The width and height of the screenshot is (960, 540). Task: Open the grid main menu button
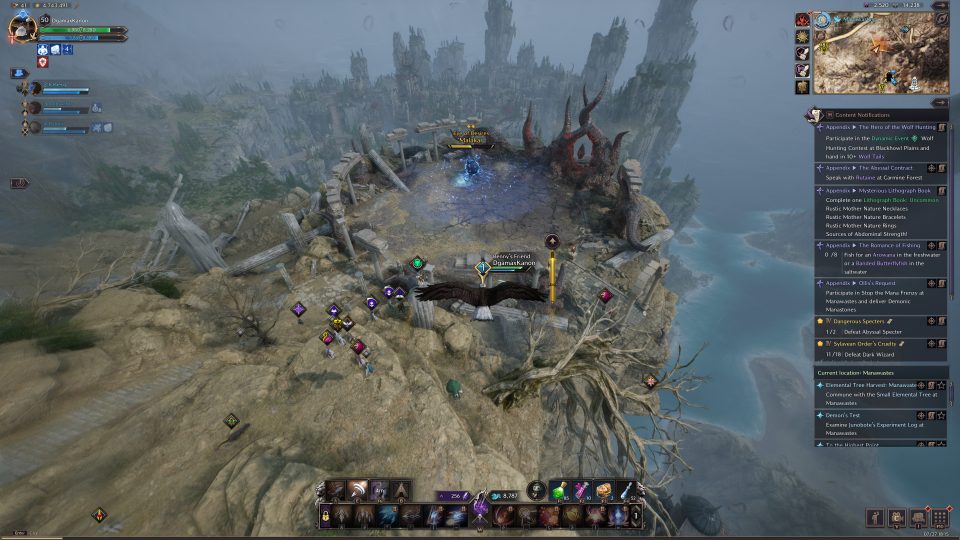(938, 517)
